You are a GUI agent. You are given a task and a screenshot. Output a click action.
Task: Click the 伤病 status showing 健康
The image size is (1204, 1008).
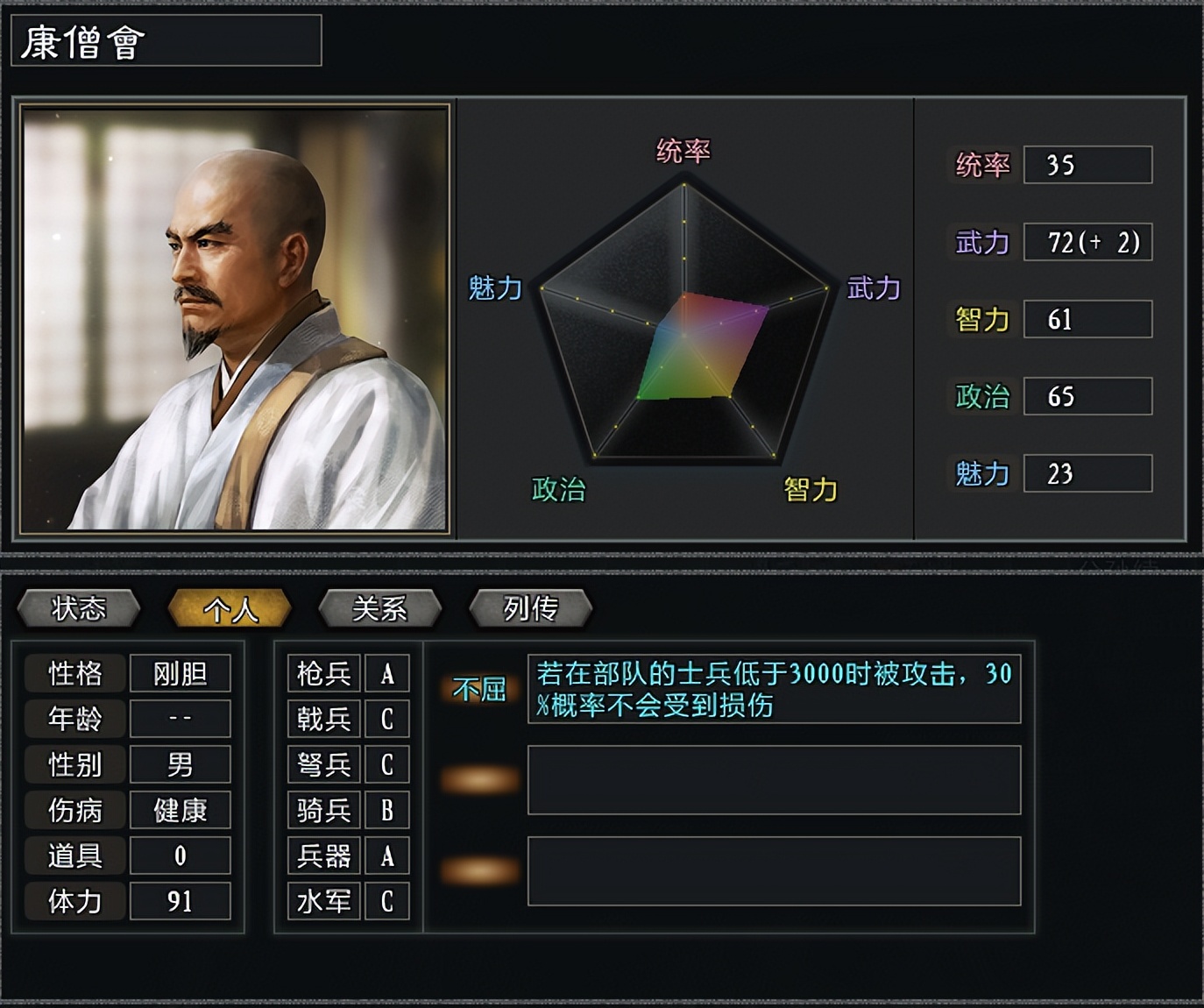pyautogui.click(x=180, y=810)
